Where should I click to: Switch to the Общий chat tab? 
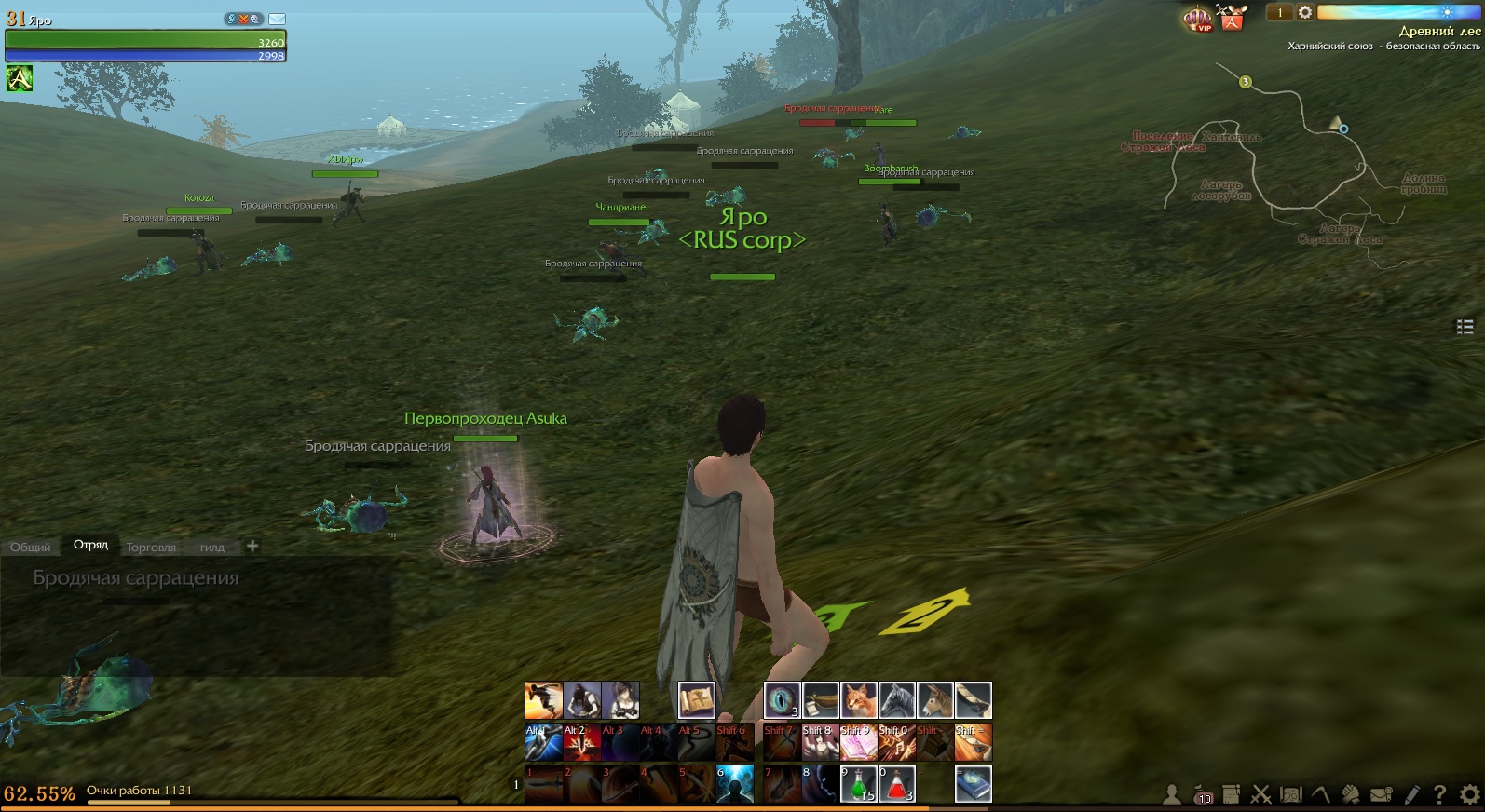point(31,548)
